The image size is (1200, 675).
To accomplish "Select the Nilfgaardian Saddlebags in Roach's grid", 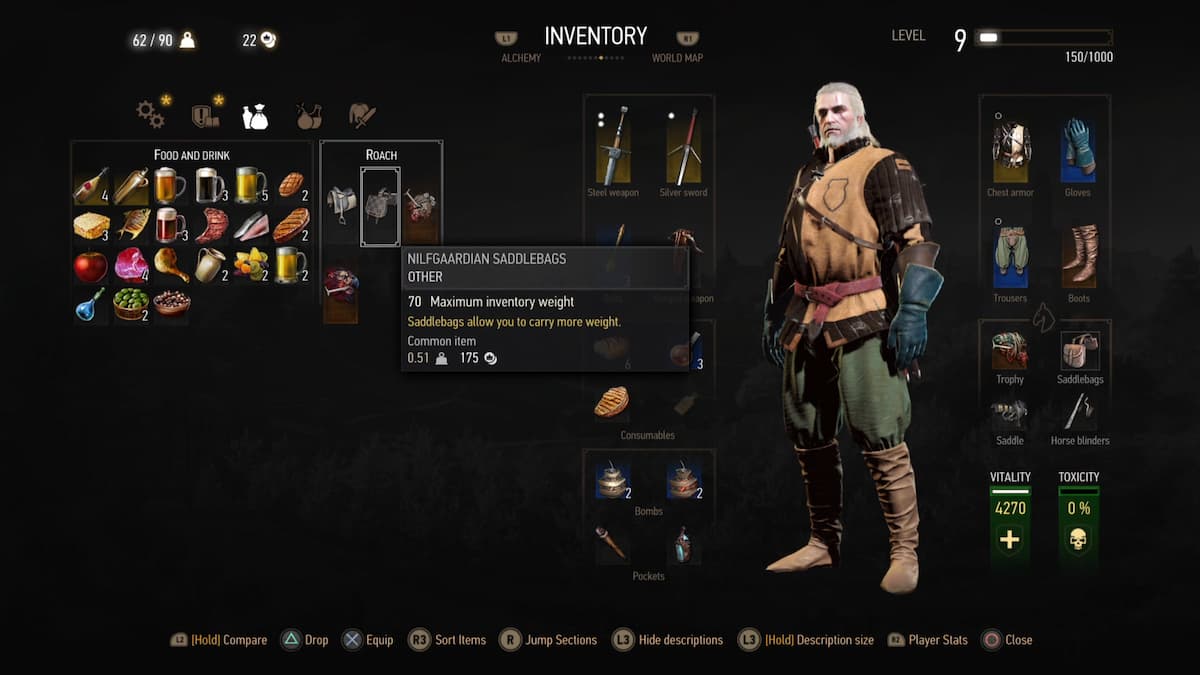I will click(x=380, y=206).
